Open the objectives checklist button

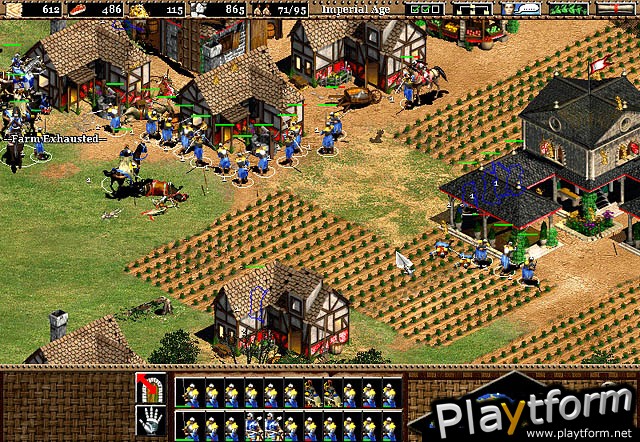tap(427, 8)
